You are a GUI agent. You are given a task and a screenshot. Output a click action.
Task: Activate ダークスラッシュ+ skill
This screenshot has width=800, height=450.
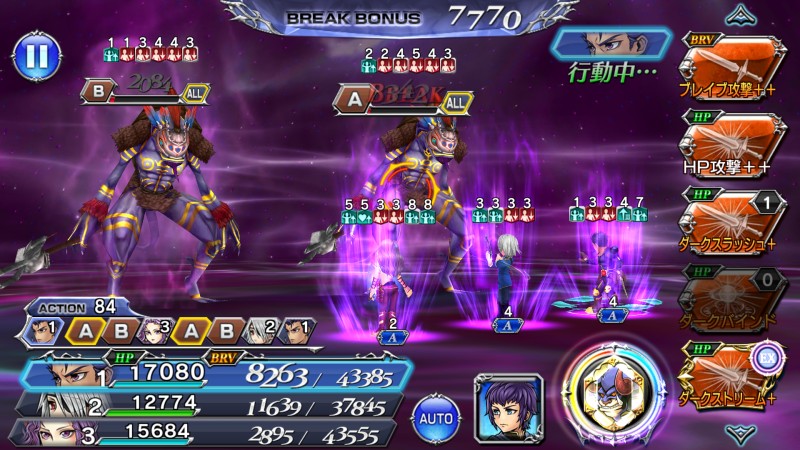click(731, 213)
